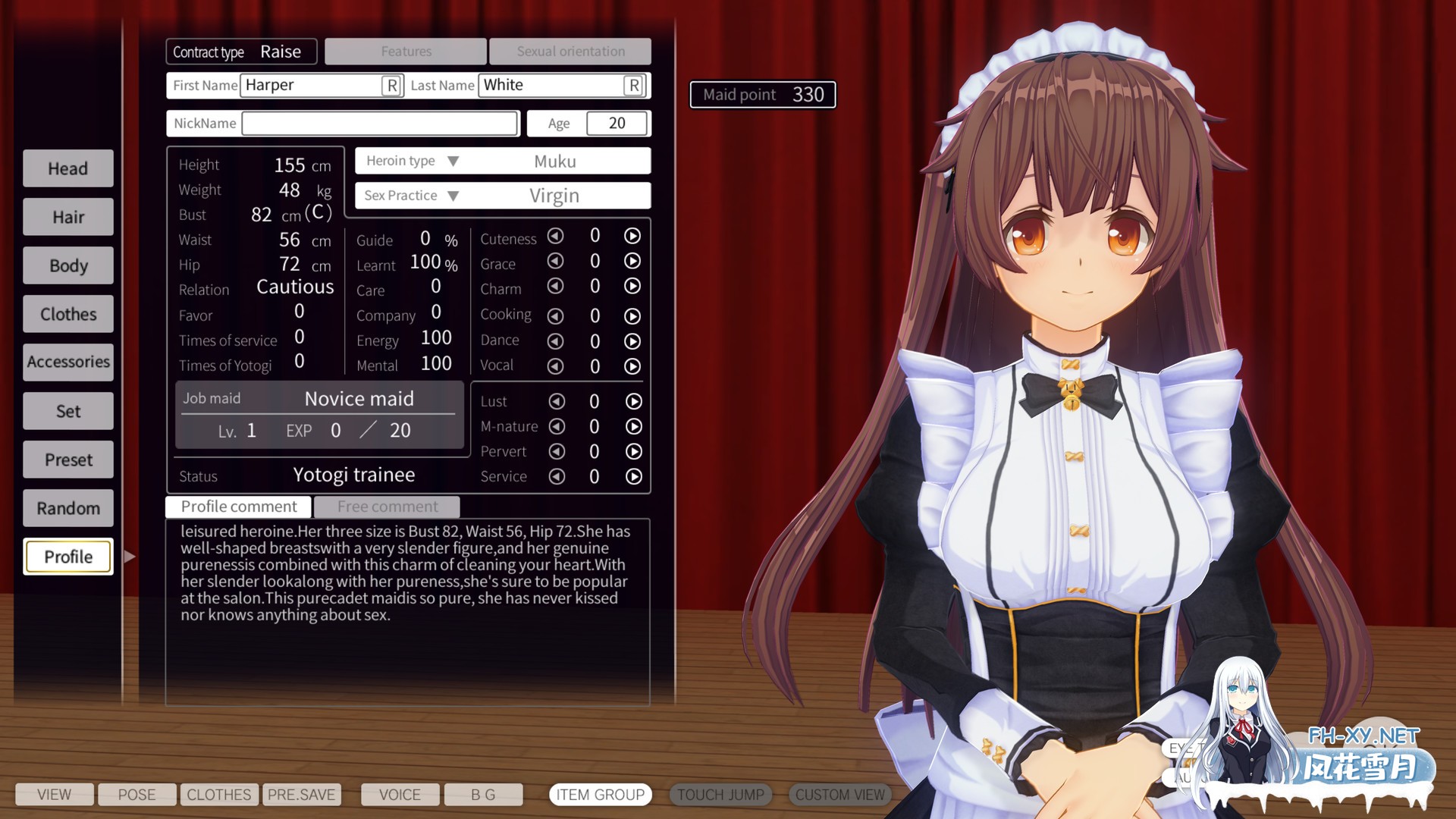Expand the Sex Practice dropdown
Image resolution: width=1456 pixels, height=819 pixels.
click(453, 196)
